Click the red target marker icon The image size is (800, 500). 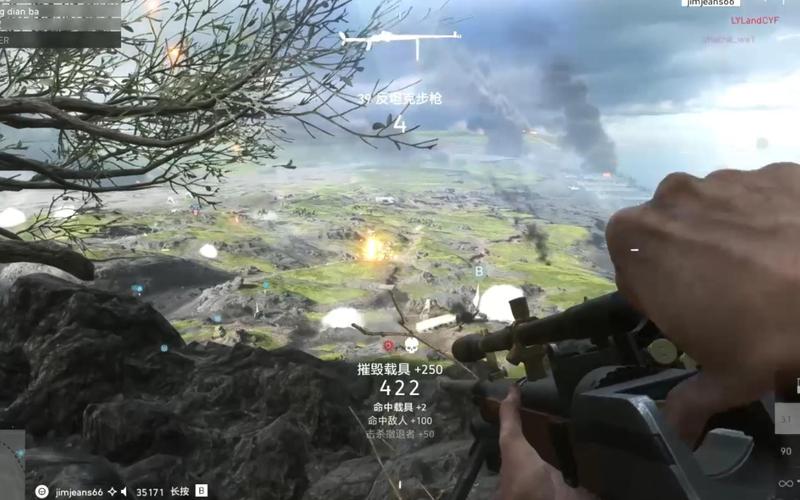click(x=389, y=345)
